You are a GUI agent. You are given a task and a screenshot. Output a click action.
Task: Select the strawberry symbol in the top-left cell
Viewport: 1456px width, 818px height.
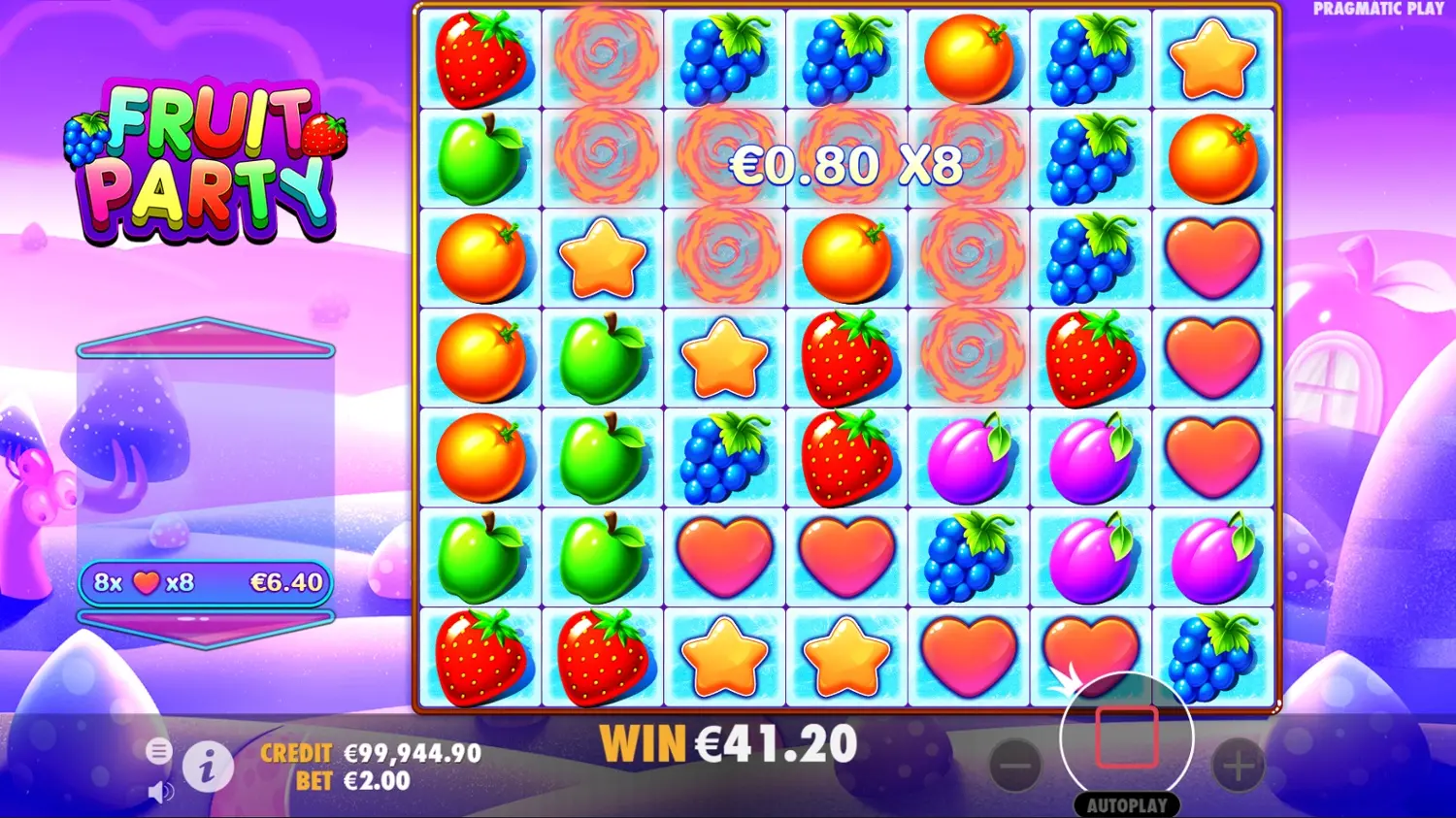pyautogui.click(x=480, y=58)
